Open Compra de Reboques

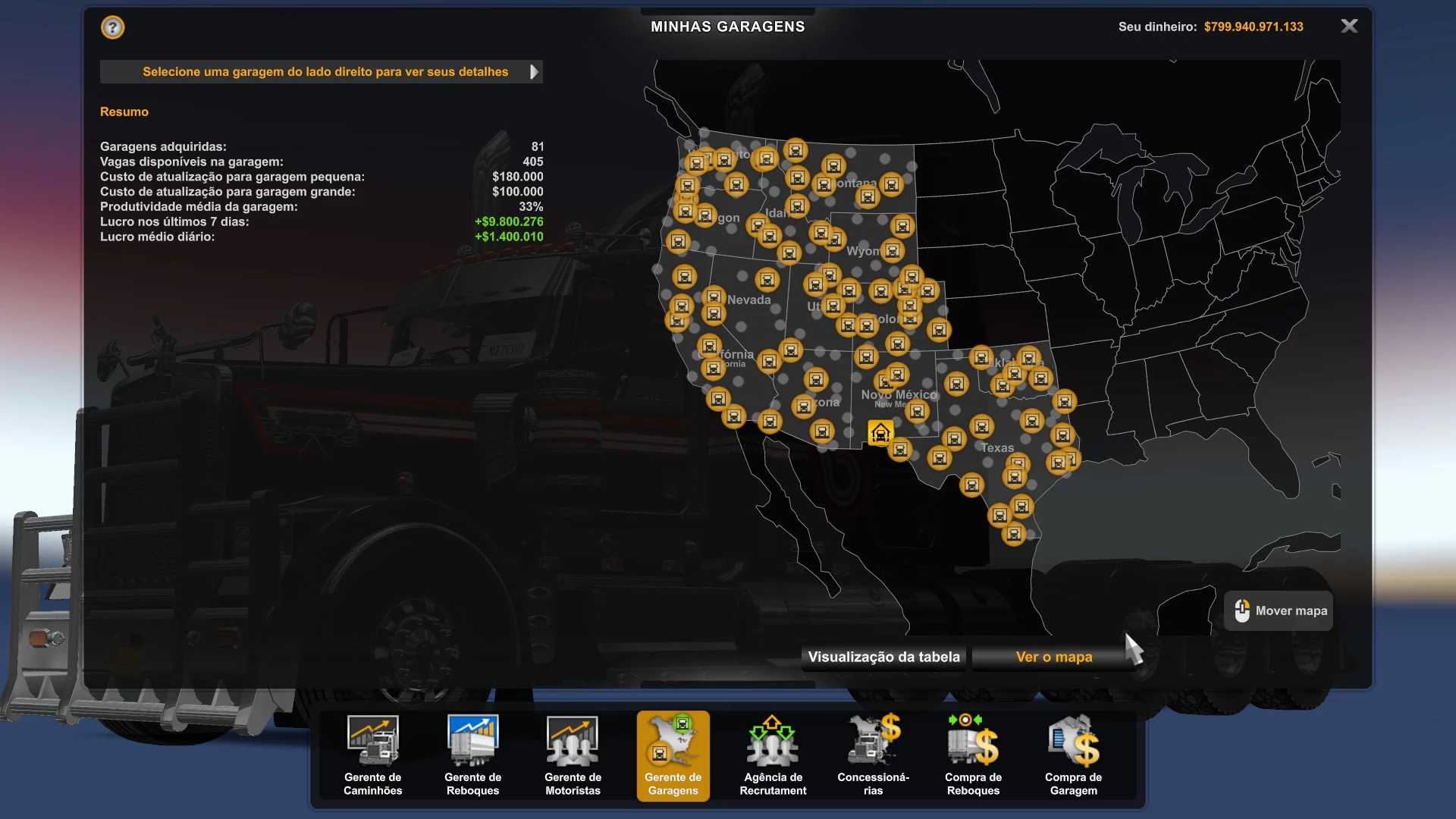coord(973,755)
